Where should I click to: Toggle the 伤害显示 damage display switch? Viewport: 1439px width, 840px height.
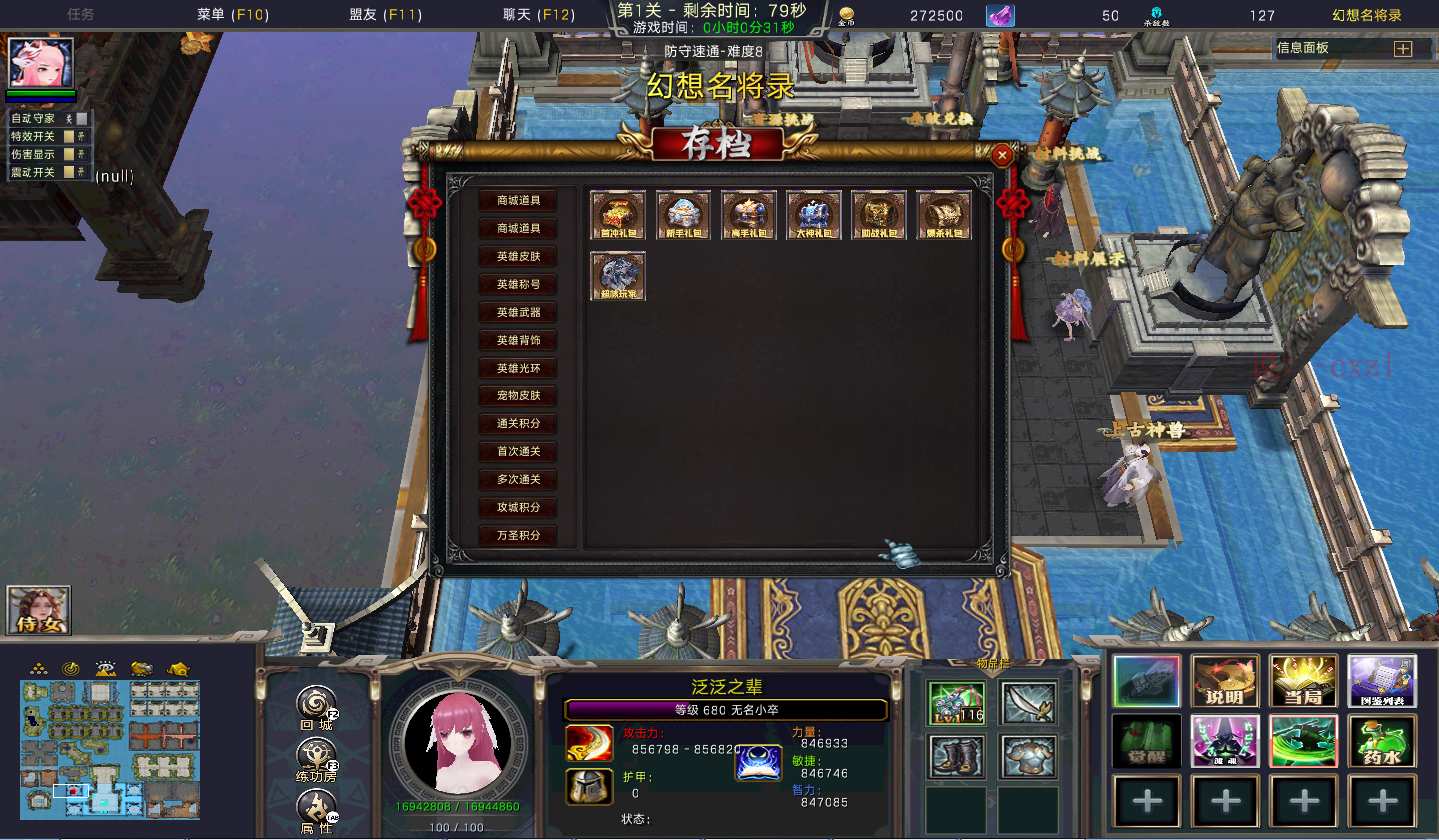tap(70, 155)
